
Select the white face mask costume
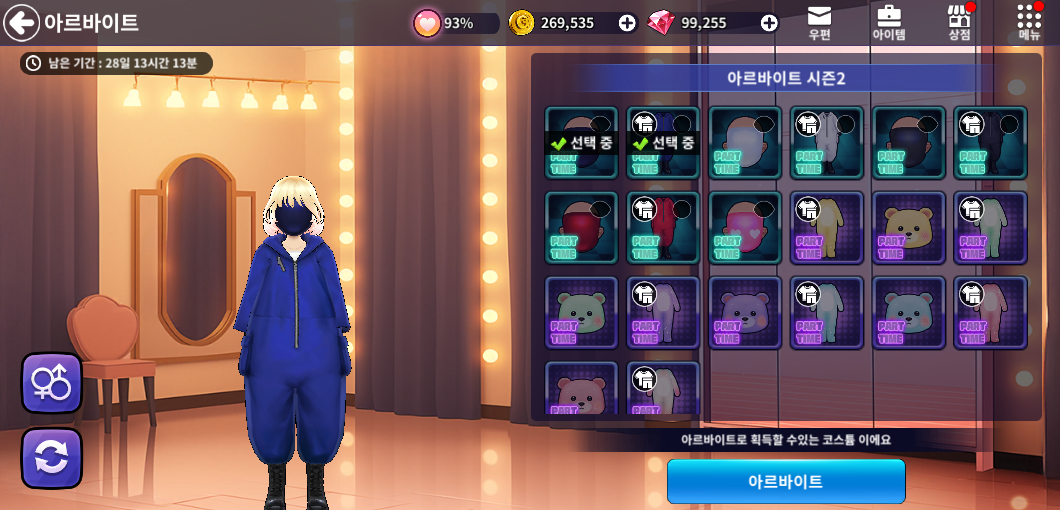pyautogui.click(x=745, y=143)
